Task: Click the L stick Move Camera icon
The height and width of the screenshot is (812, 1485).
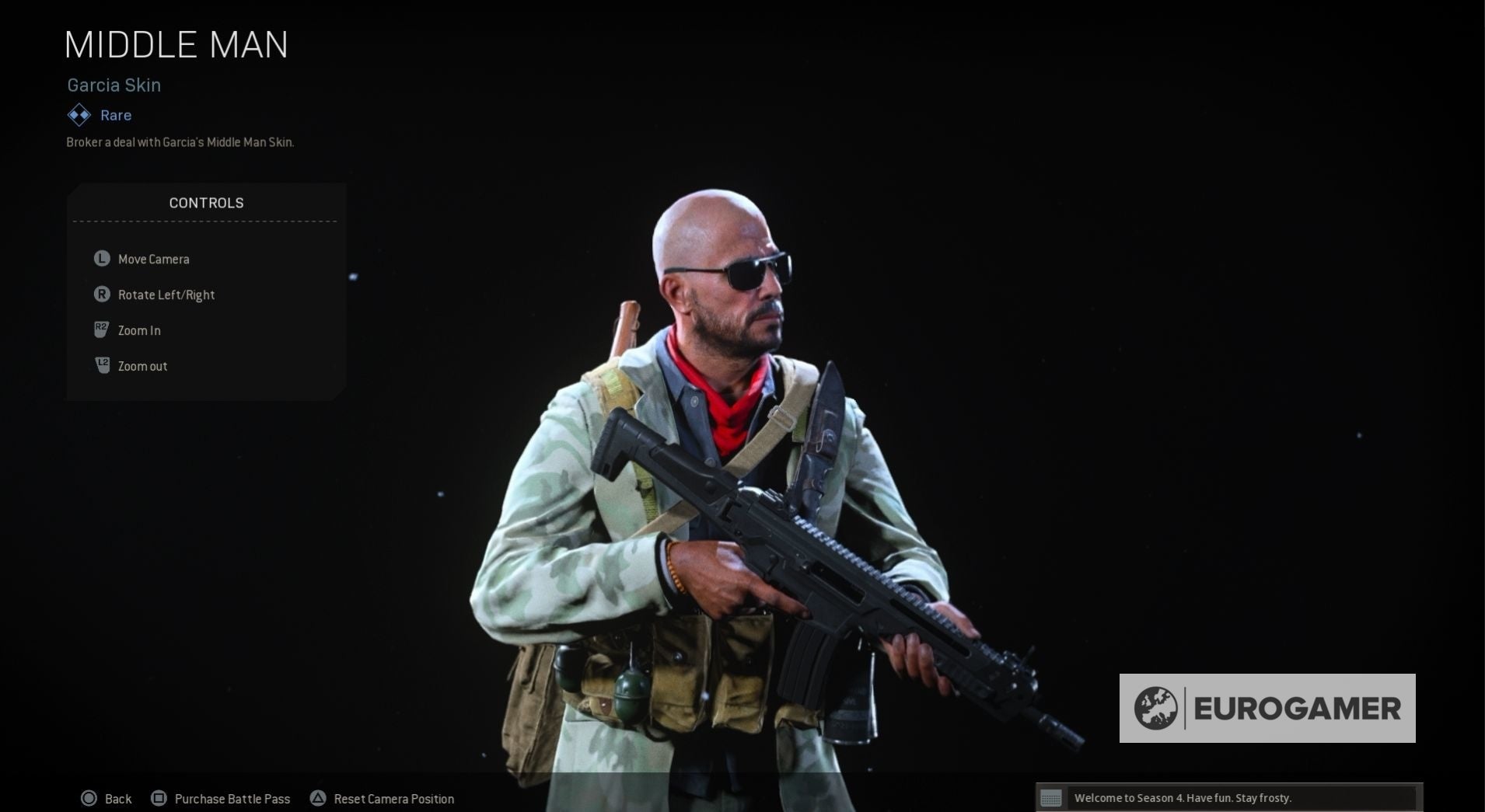Action: click(101, 259)
